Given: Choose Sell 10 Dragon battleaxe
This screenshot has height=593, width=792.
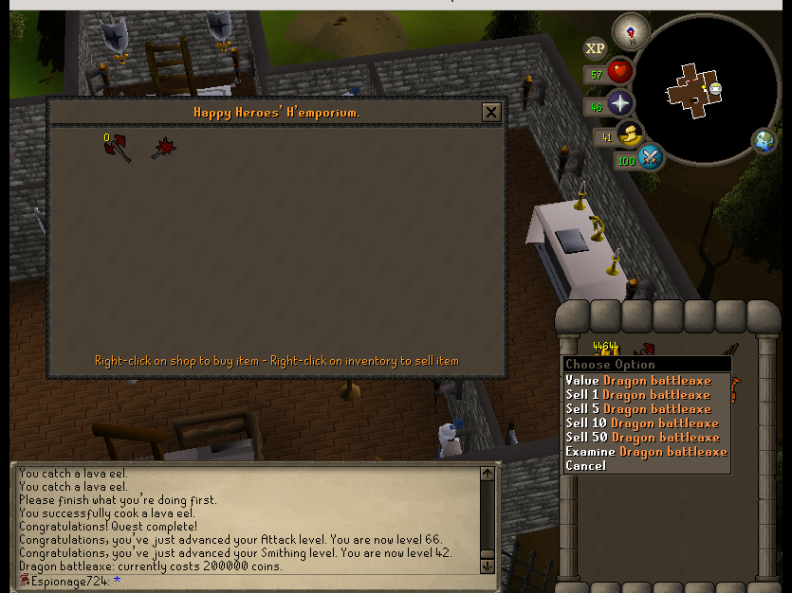Looking at the screenshot, I should click(x=641, y=423).
